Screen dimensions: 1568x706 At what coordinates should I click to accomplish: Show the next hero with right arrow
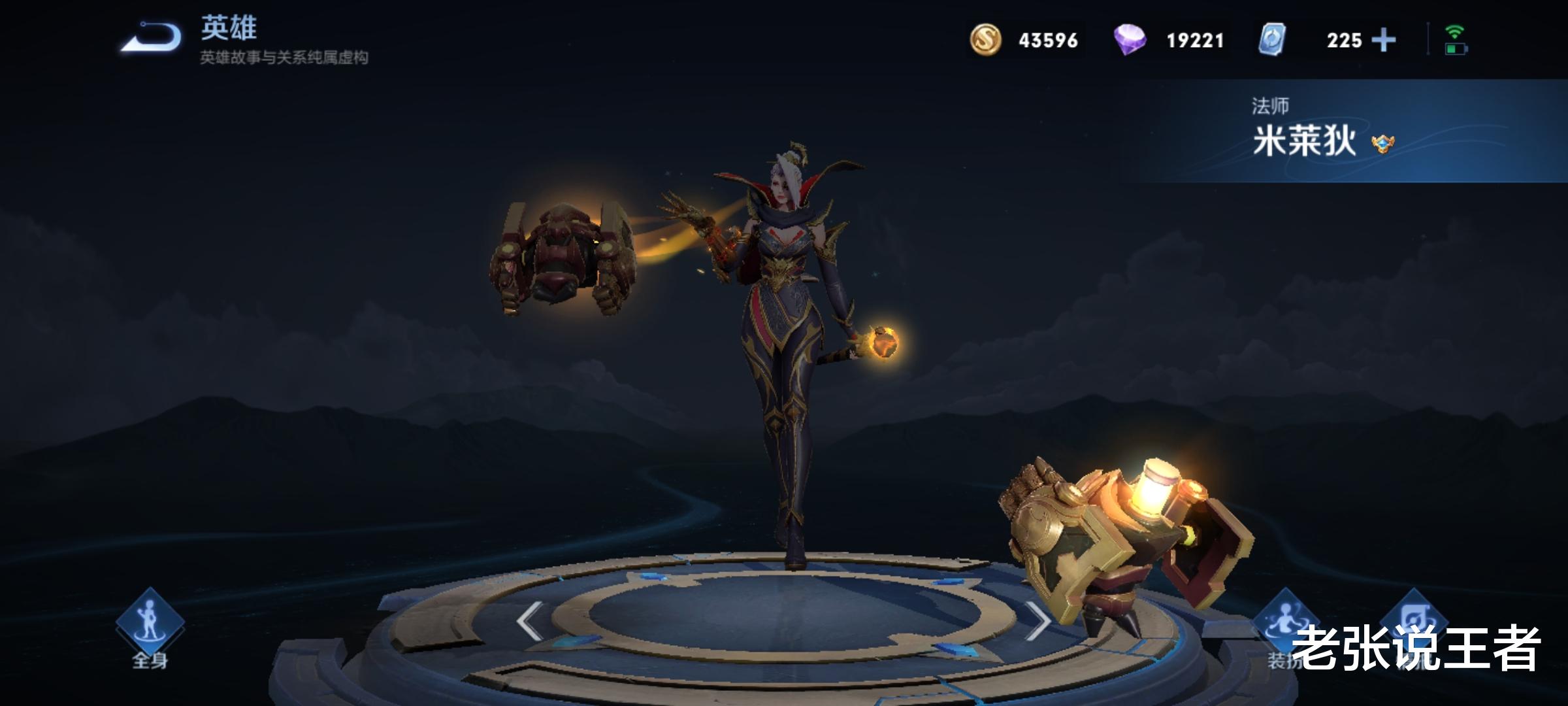click(1037, 620)
